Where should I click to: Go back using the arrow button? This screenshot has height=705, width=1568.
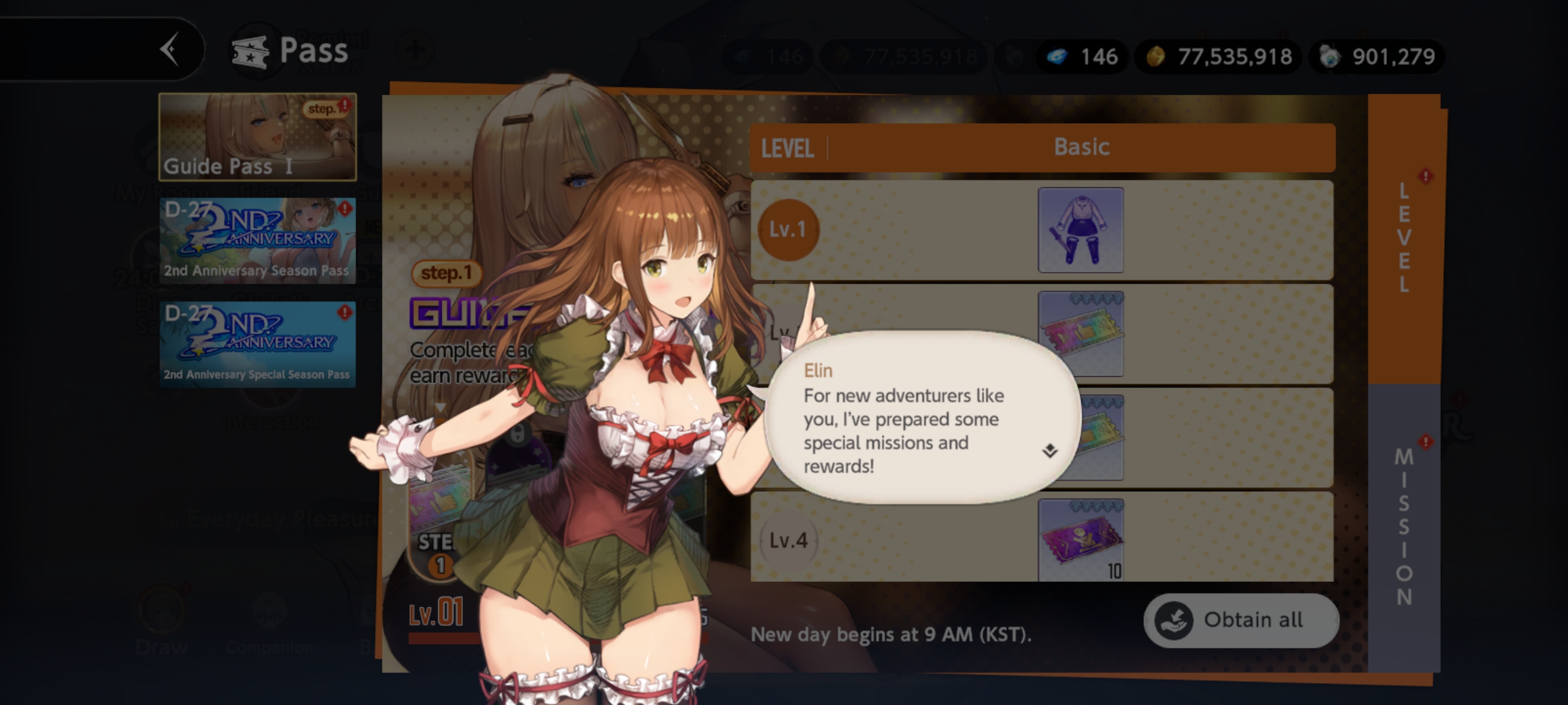point(169,49)
